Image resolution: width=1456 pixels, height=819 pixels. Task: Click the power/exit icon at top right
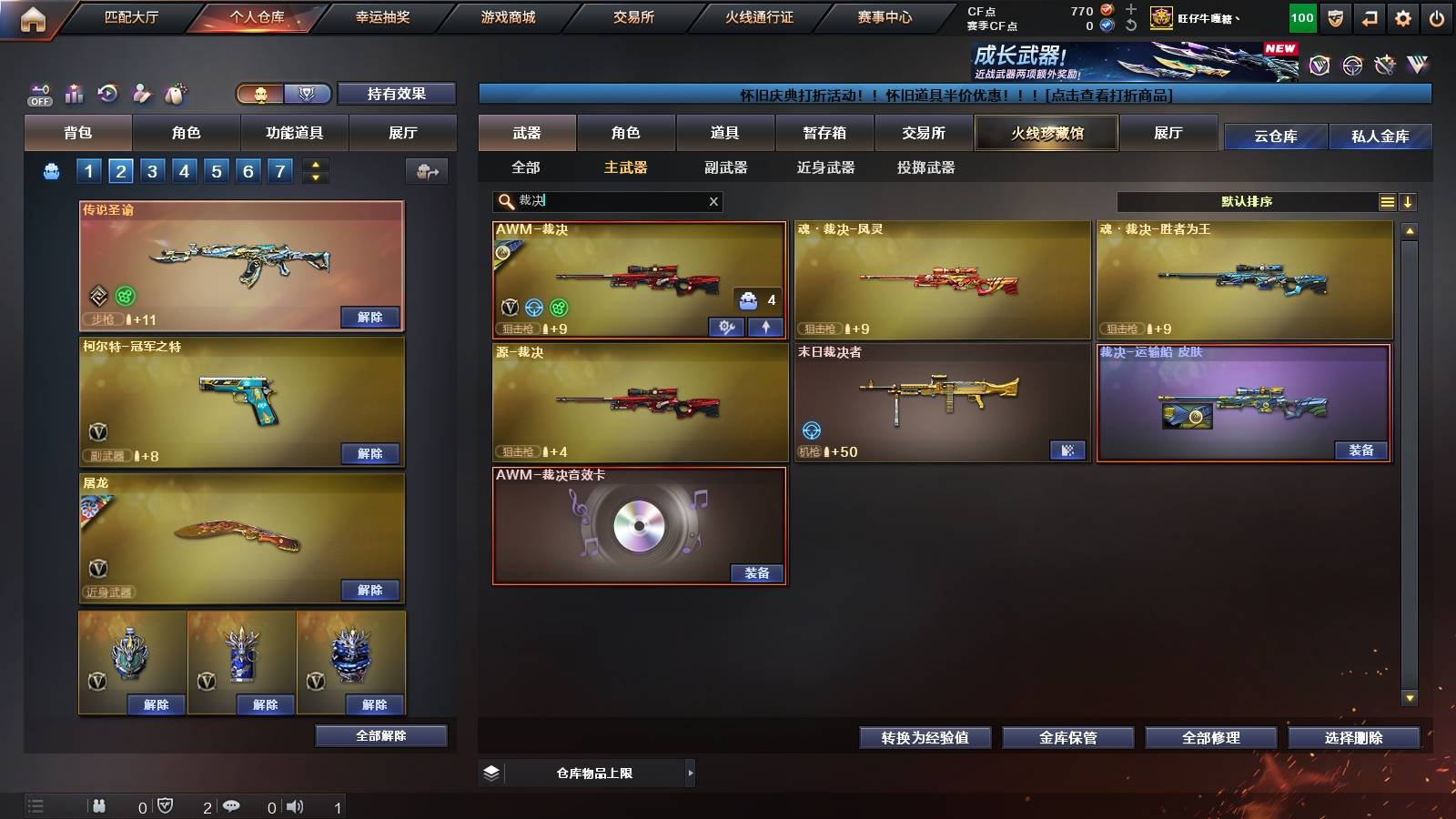[x=1438, y=16]
